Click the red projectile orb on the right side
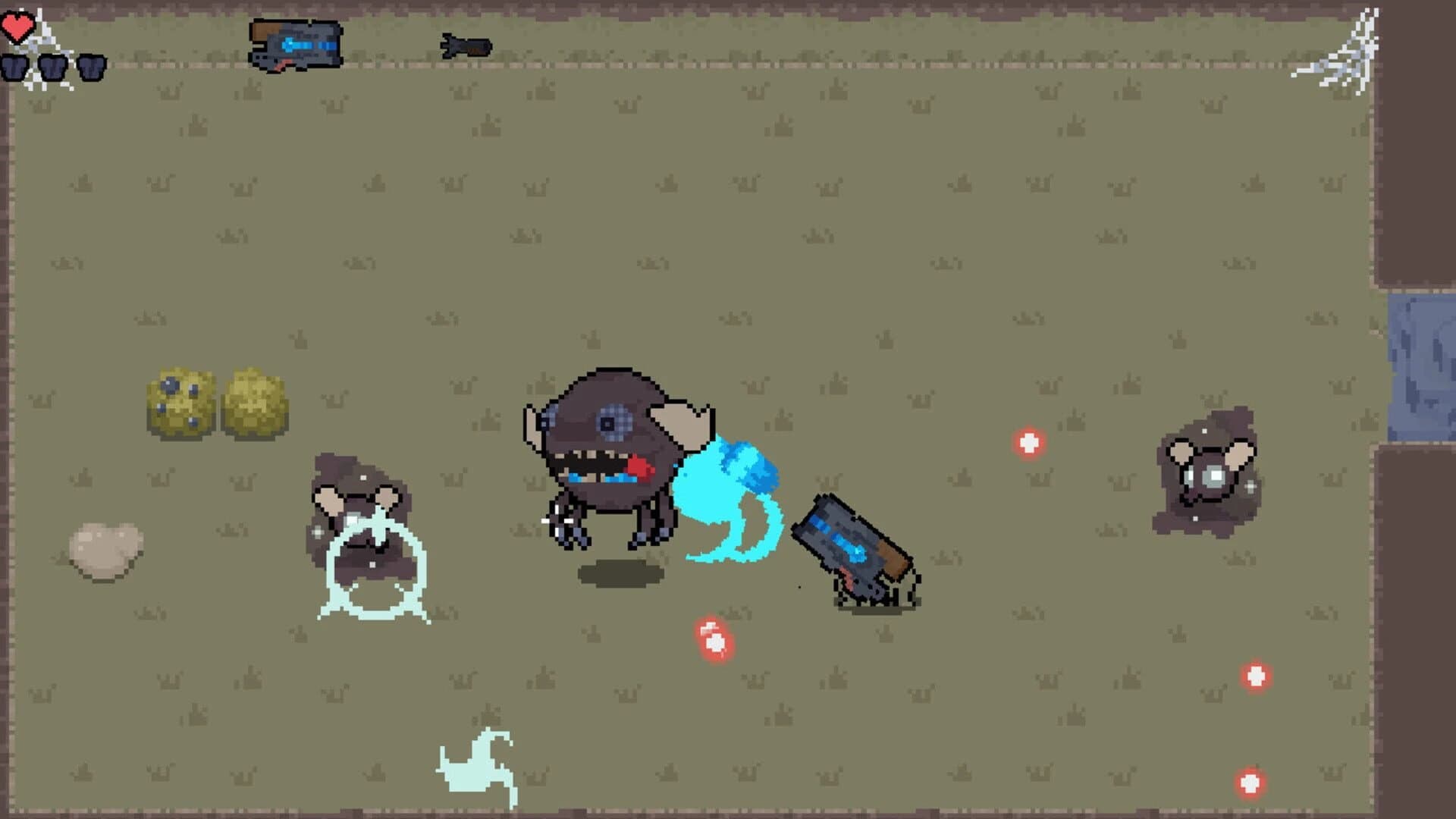 (x=1028, y=444)
